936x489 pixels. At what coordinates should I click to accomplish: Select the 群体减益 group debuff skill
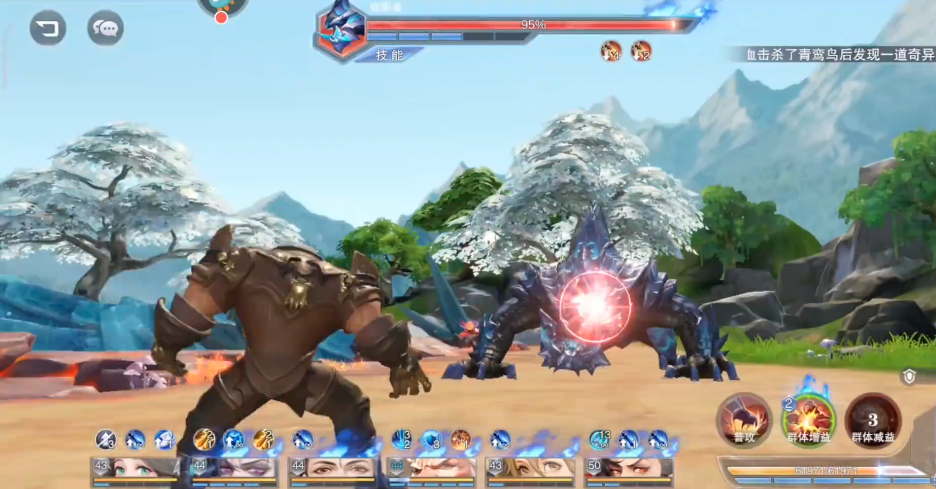click(872, 417)
